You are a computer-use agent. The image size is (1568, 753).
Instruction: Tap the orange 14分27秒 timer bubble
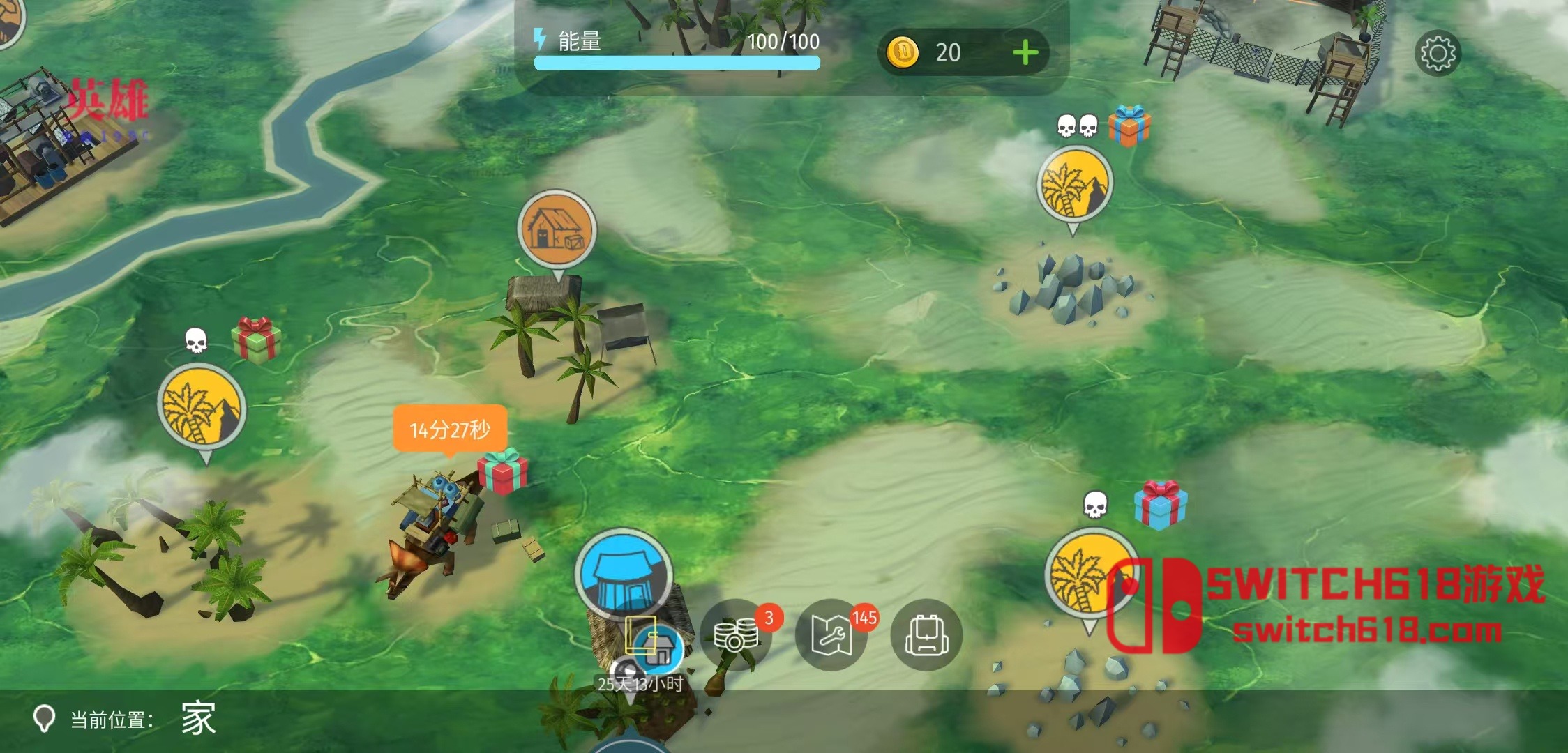[x=450, y=429]
